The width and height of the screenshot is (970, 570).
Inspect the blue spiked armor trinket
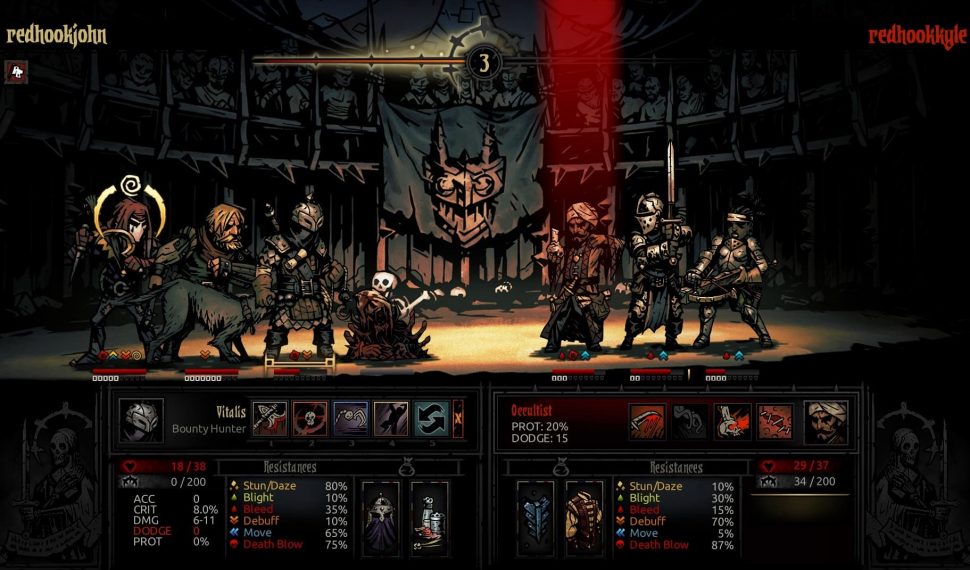[536, 516]
